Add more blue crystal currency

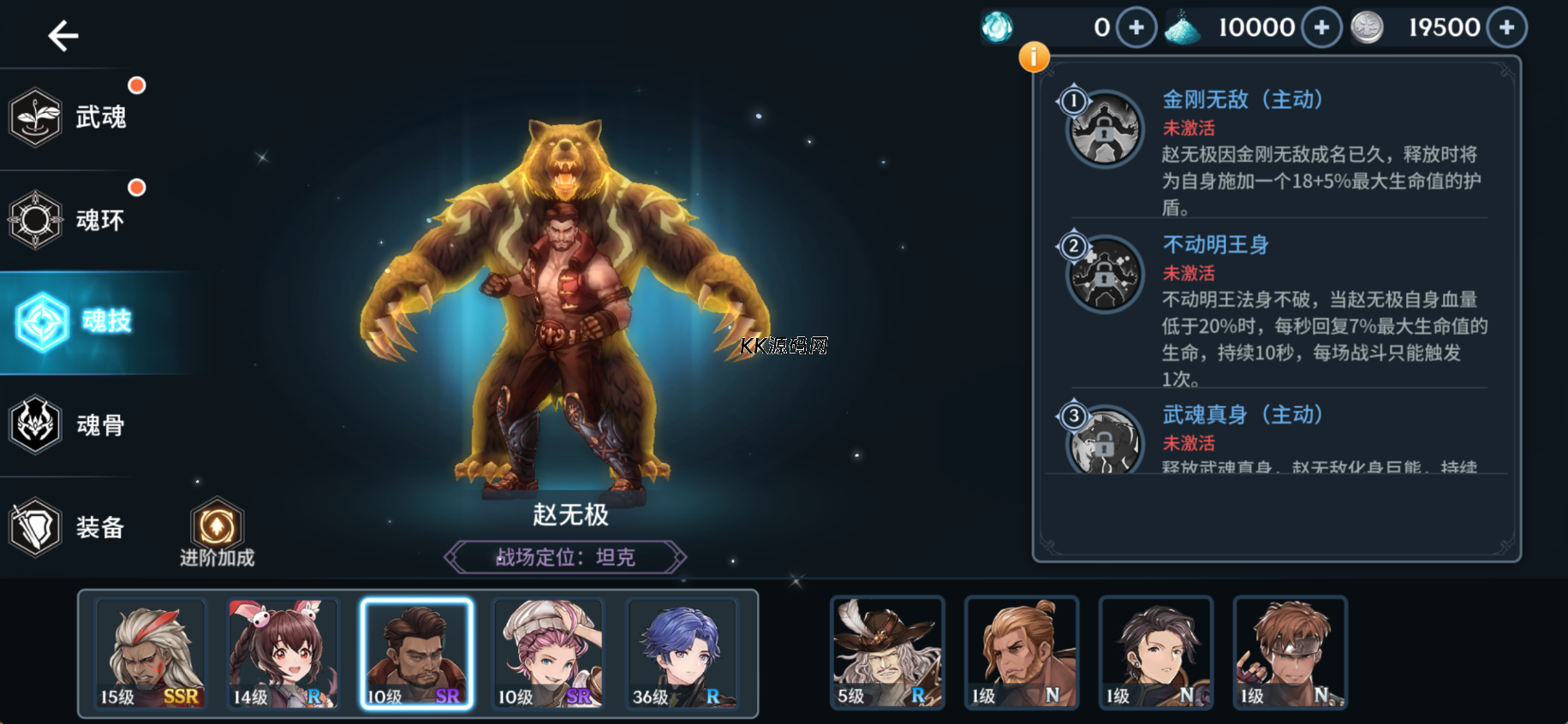(1321, 27)
